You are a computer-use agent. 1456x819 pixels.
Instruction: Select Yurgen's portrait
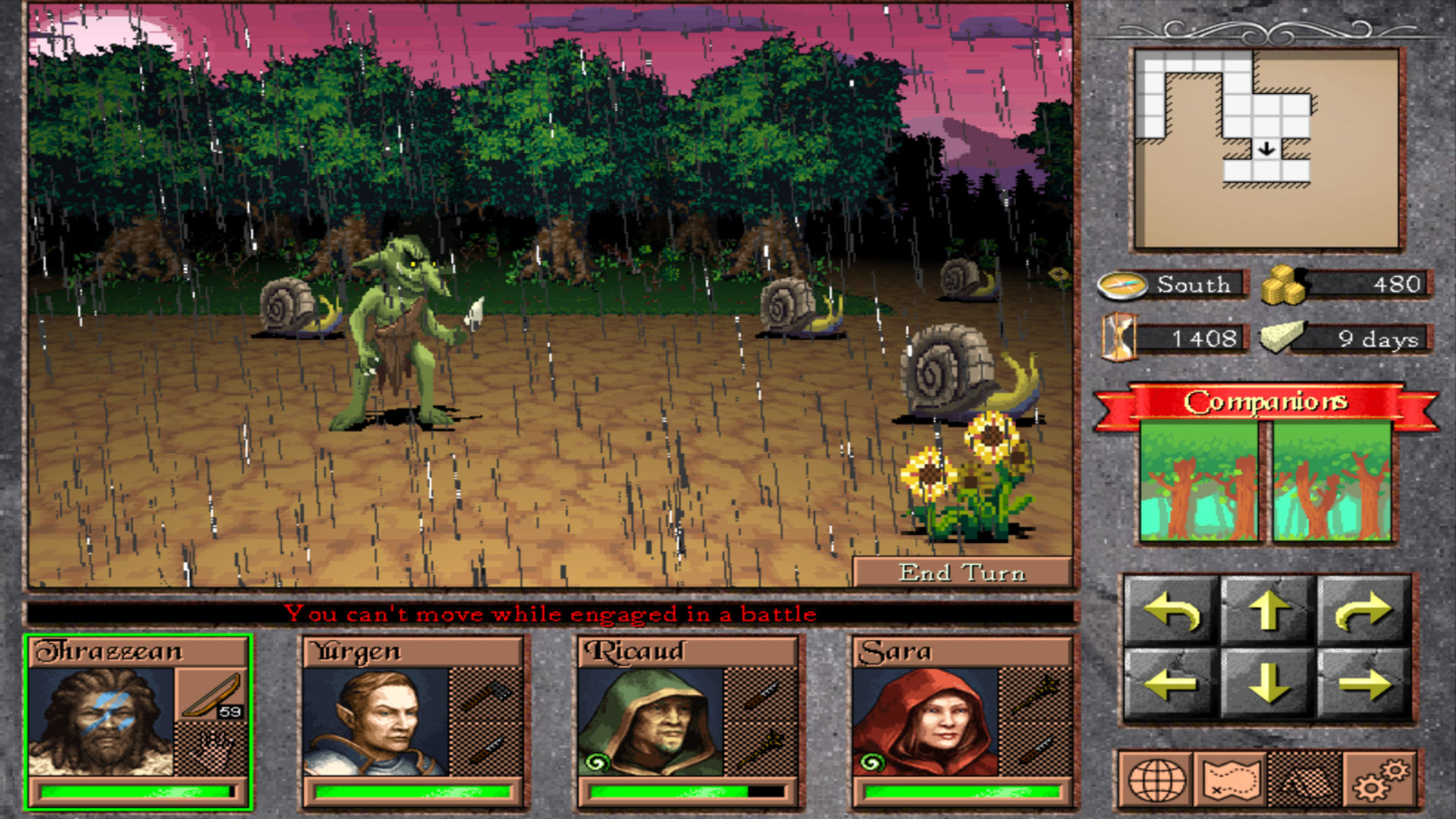click(375, 722)
